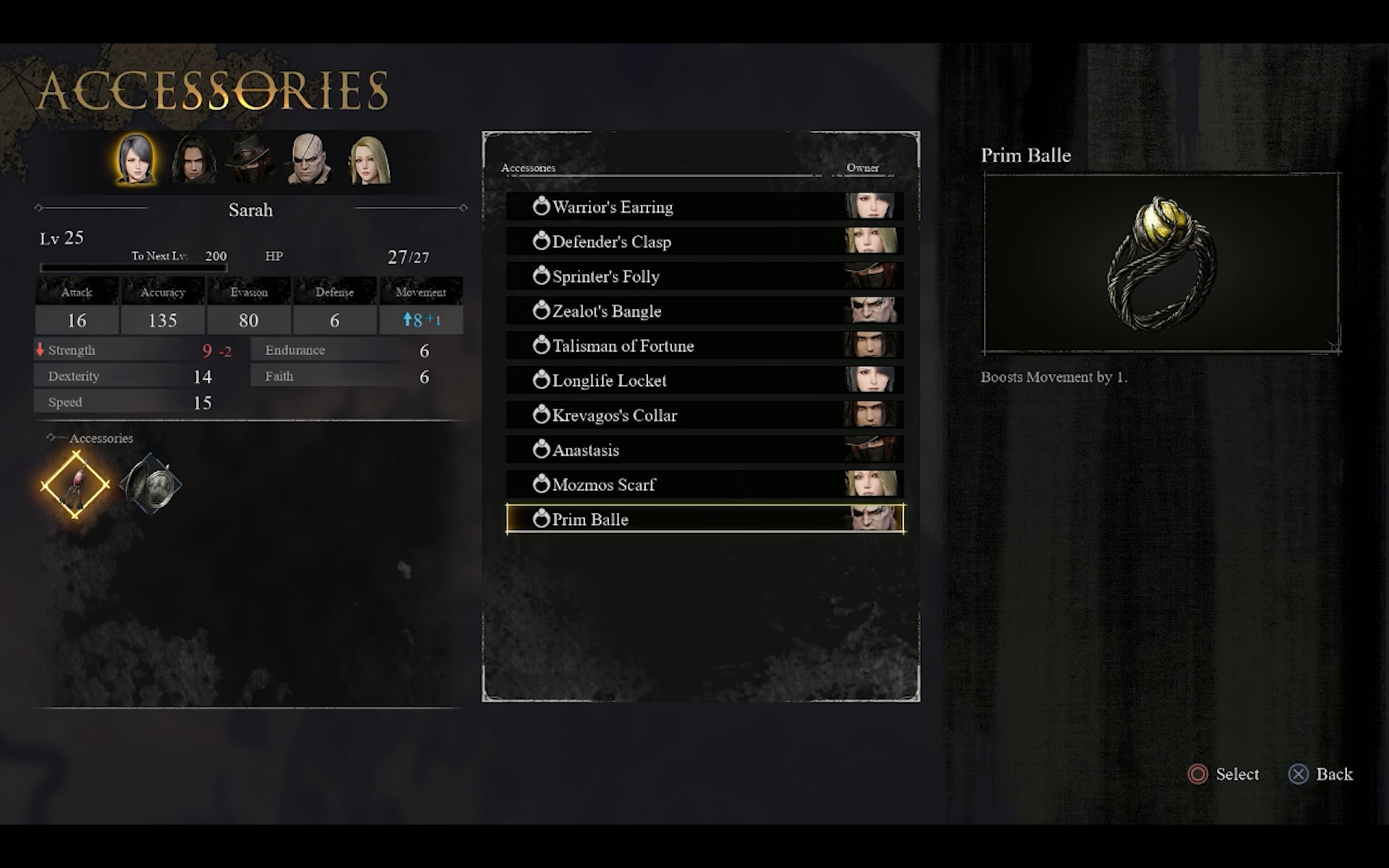The image size is (1389, 868).
Task: Select the highlighted red tassel accessory slot
Action: coord(75,485)
